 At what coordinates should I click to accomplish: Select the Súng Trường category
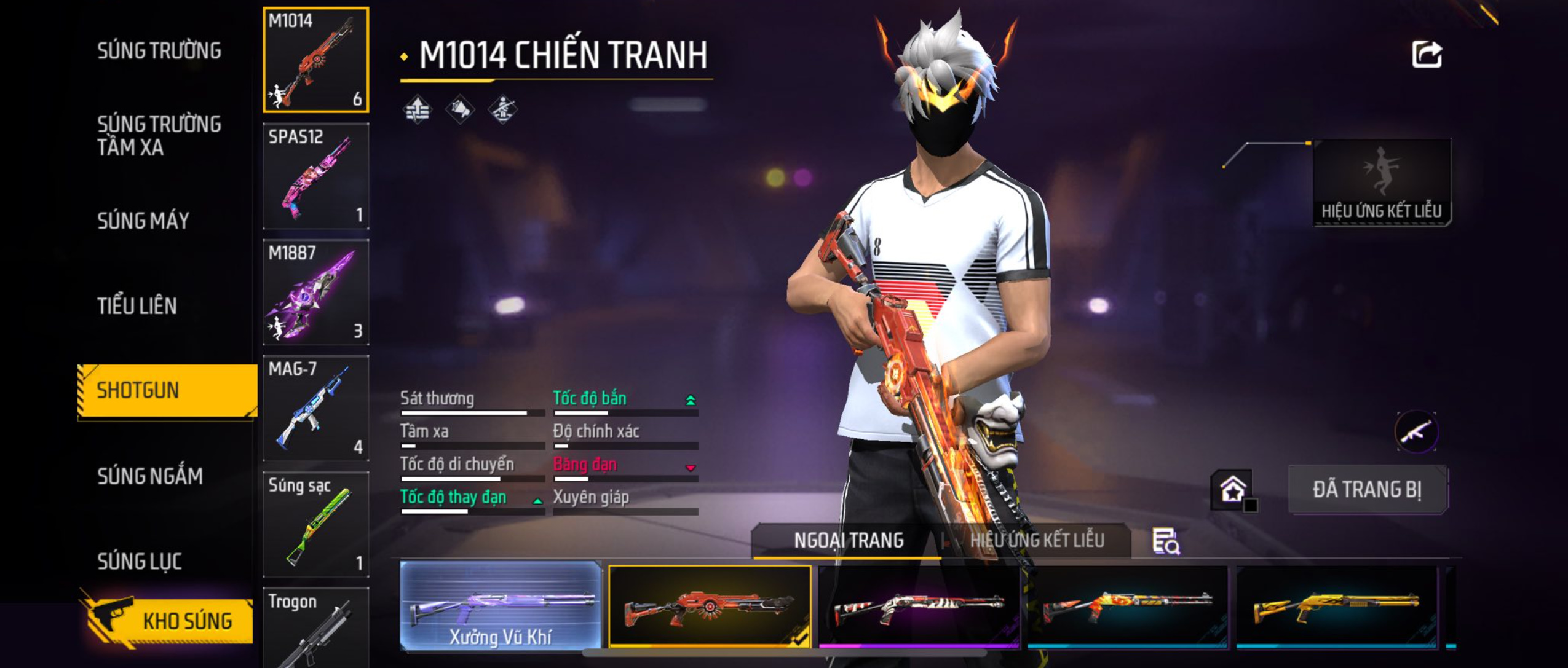click(x=159, y=50)
